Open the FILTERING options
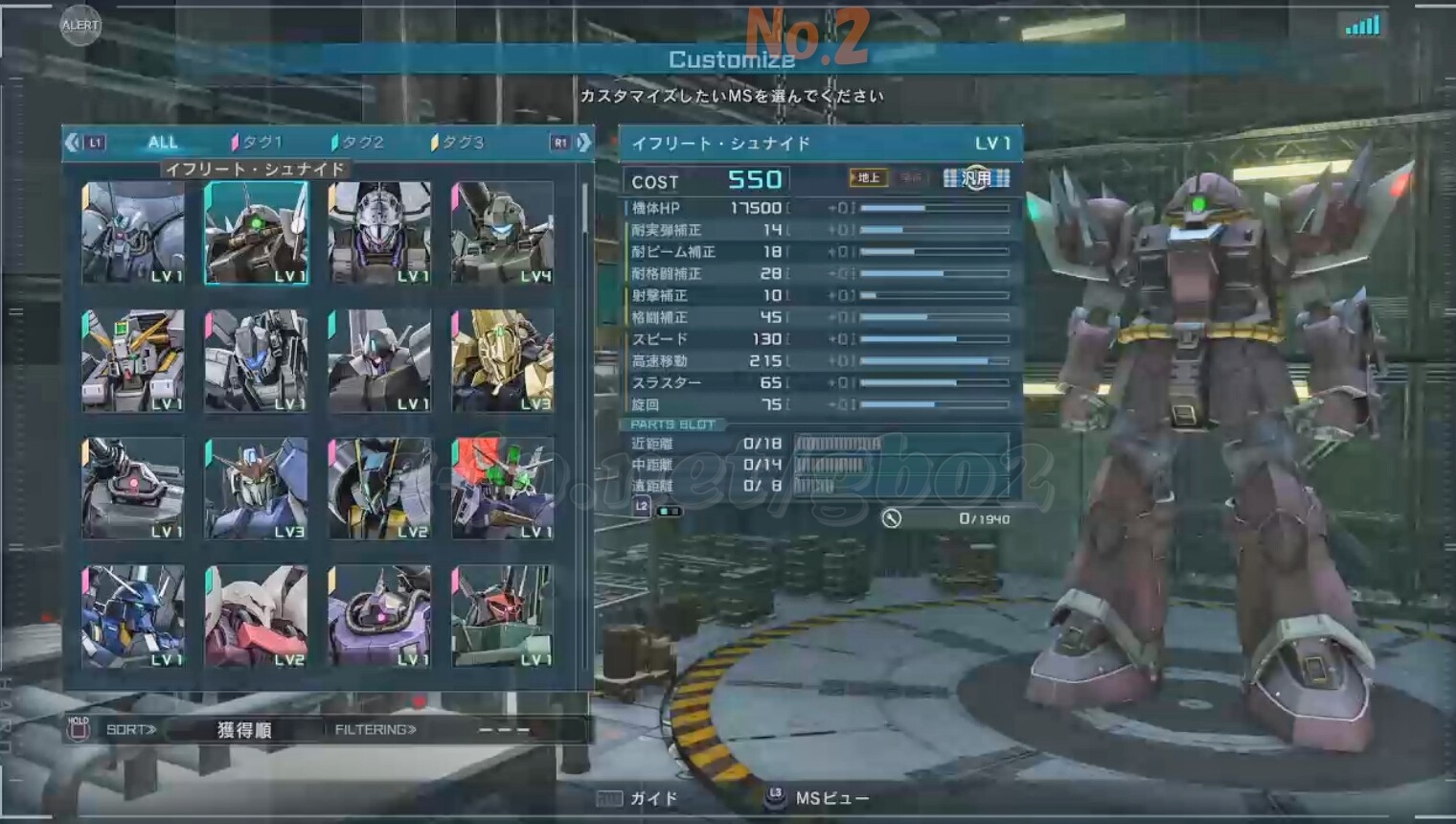The height and width of the screenshot is (824, 1456). tap(375, 730)
